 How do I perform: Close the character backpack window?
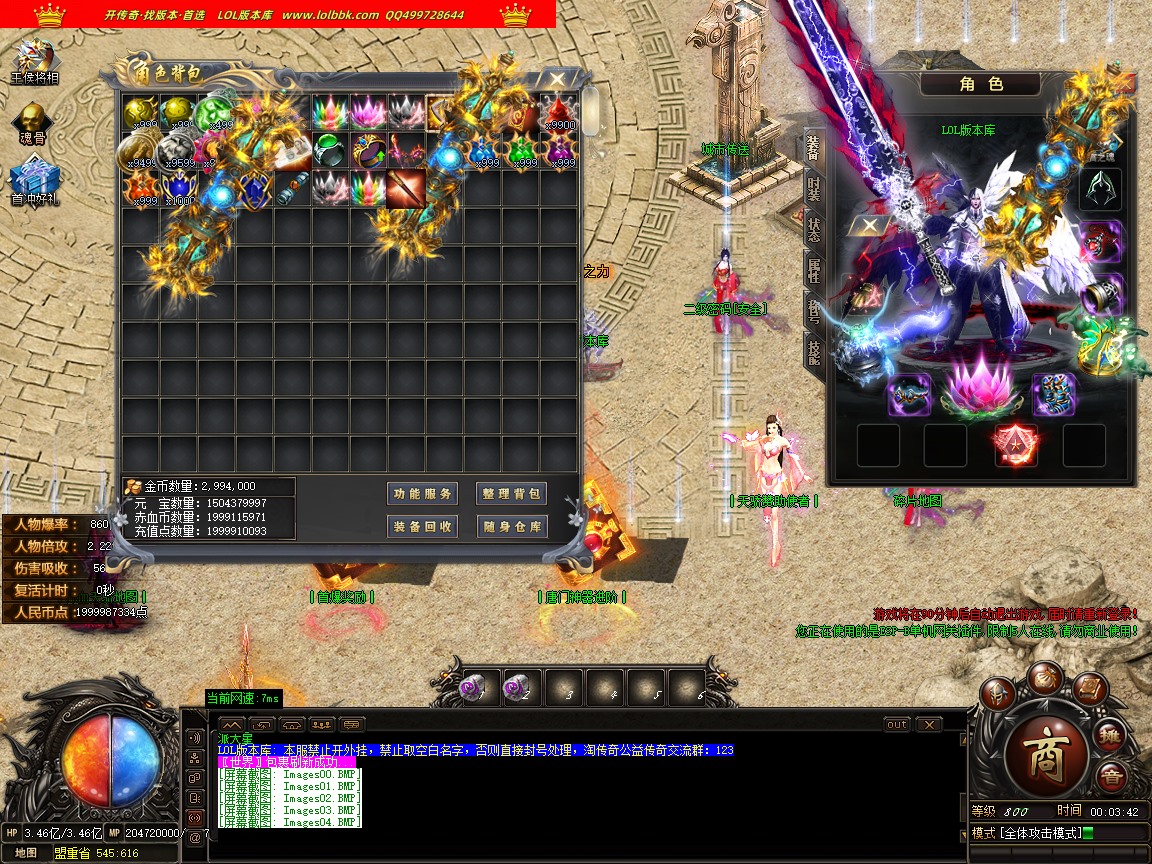click(x=557, y=77)
